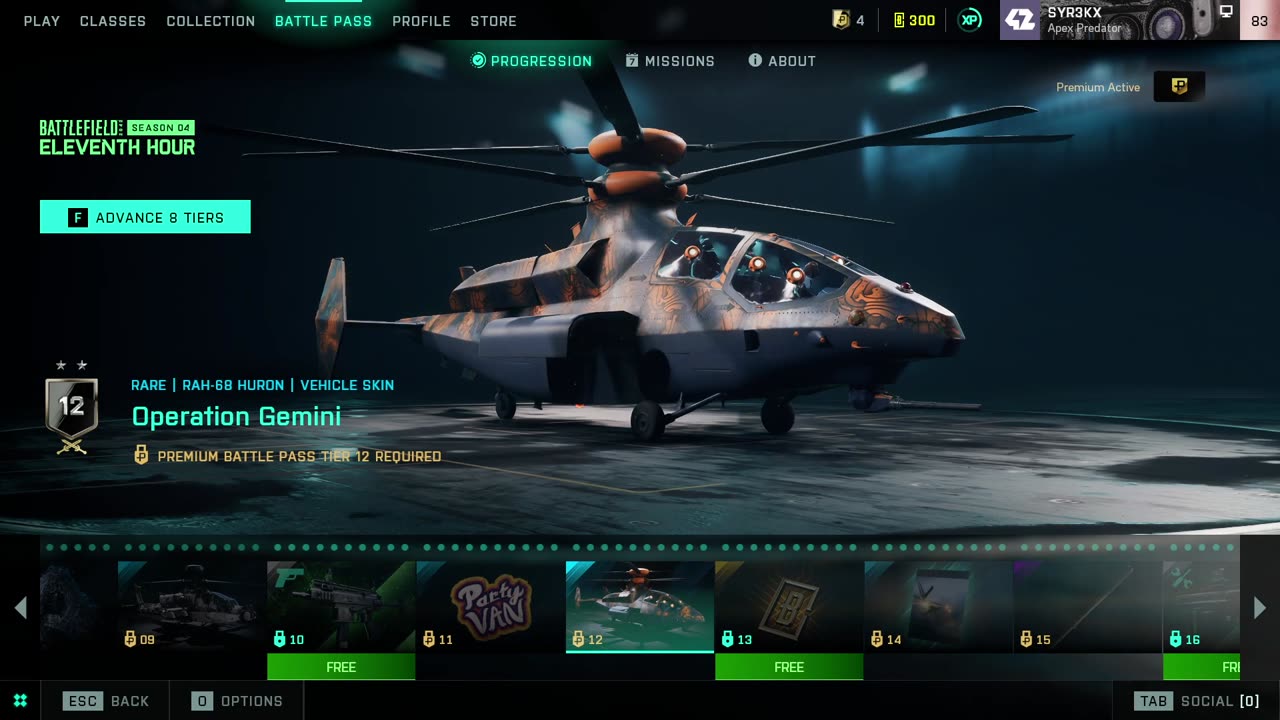The height and width of the screenshot is (720, 1280).
Task: Visit the Store menu
Action: point(493,21)
